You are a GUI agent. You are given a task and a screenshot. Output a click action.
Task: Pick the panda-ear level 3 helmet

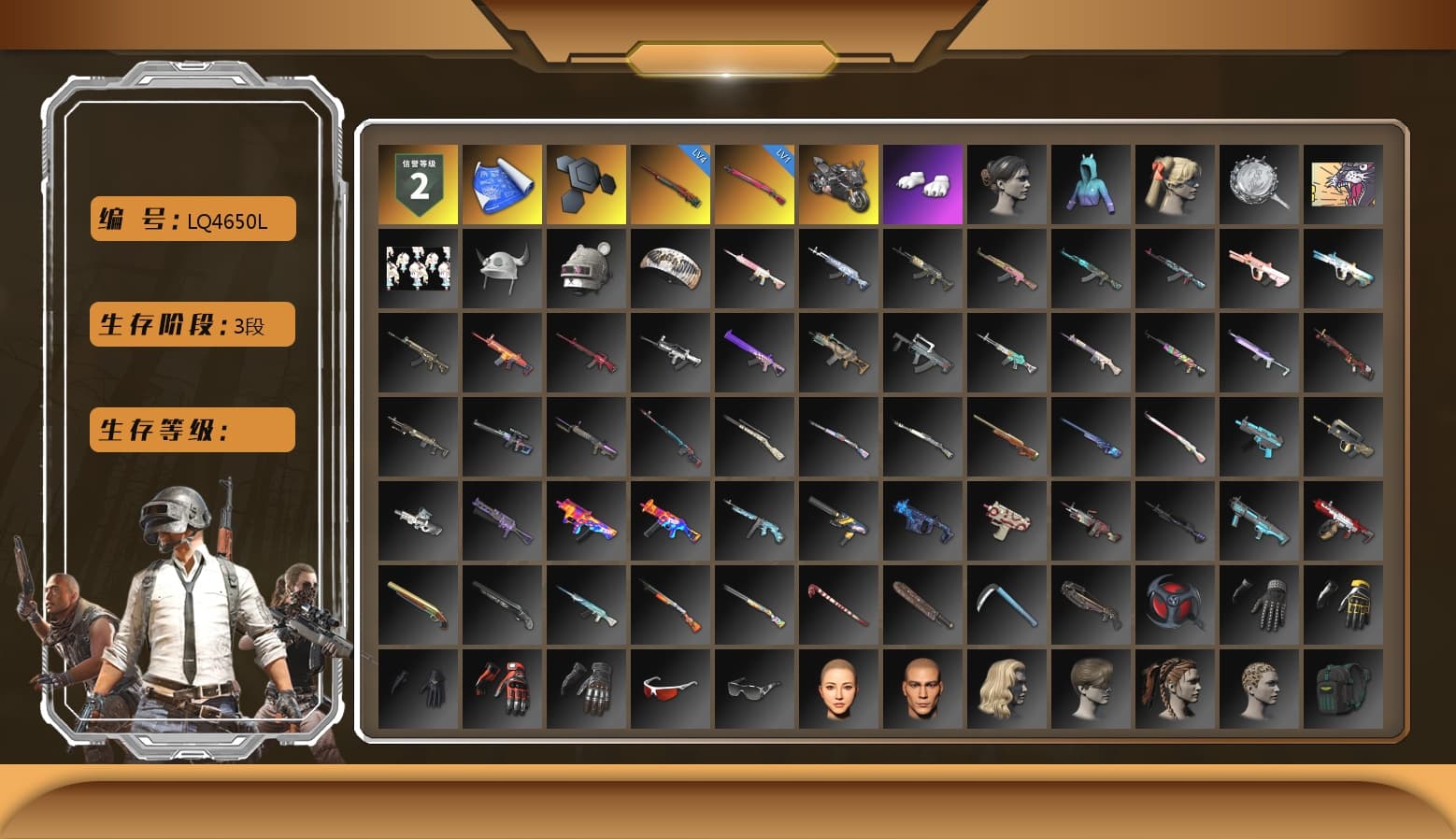586,268
